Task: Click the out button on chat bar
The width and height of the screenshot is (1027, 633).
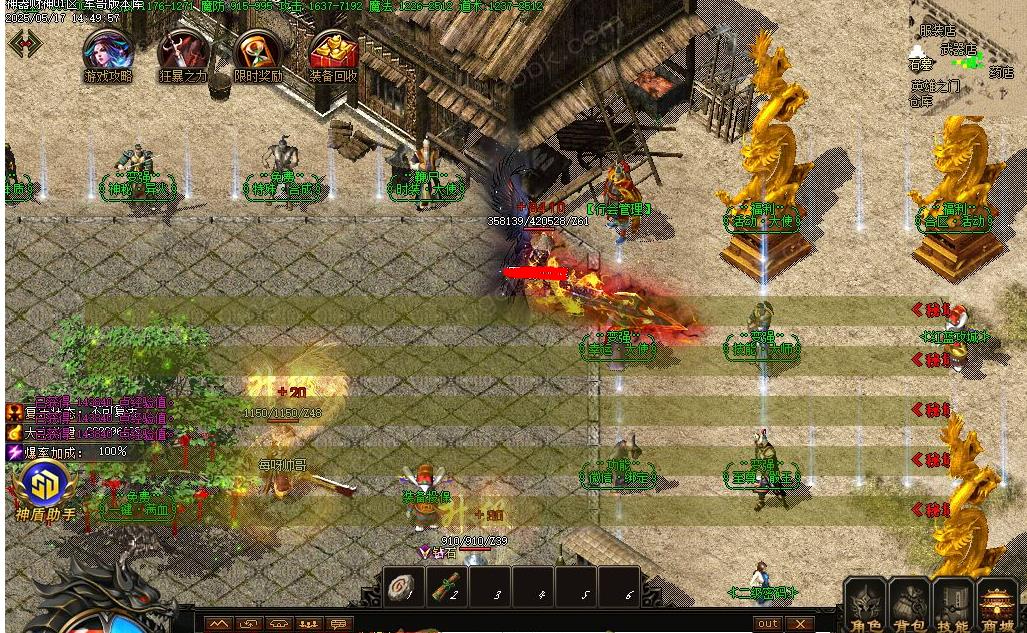Action: click(x=768, y=623)
